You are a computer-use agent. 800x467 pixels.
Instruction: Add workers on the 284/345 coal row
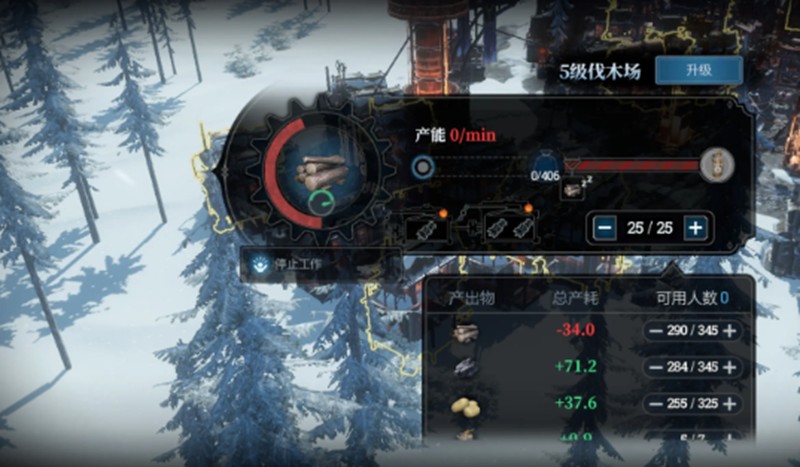pyautogui.click(x=731, y=367)
